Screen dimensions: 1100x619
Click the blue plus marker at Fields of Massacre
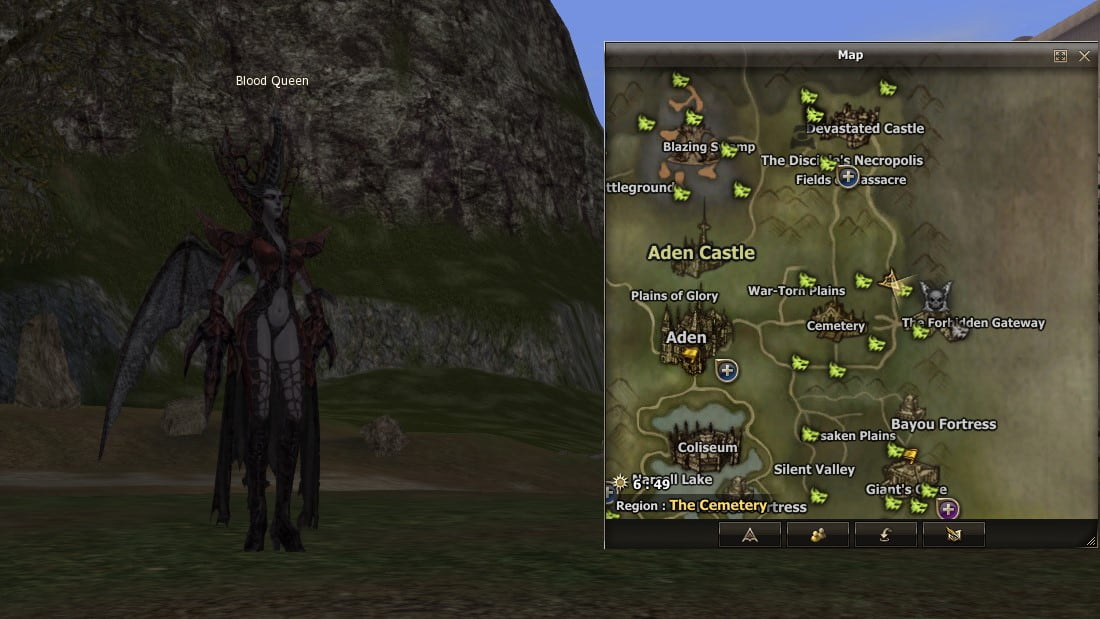pos(848,177)
